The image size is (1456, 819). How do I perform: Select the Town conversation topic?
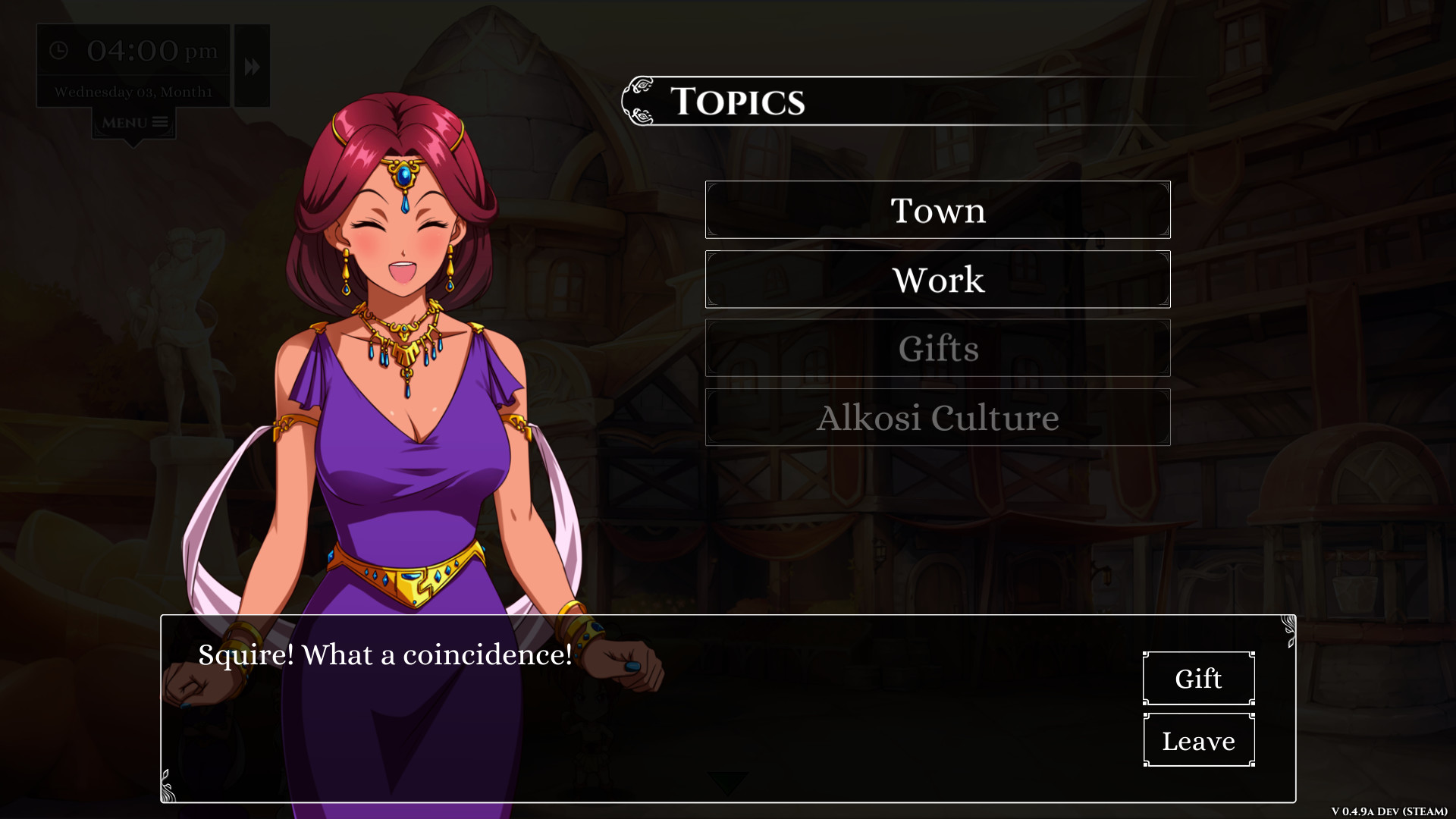[x=938, y=210]
